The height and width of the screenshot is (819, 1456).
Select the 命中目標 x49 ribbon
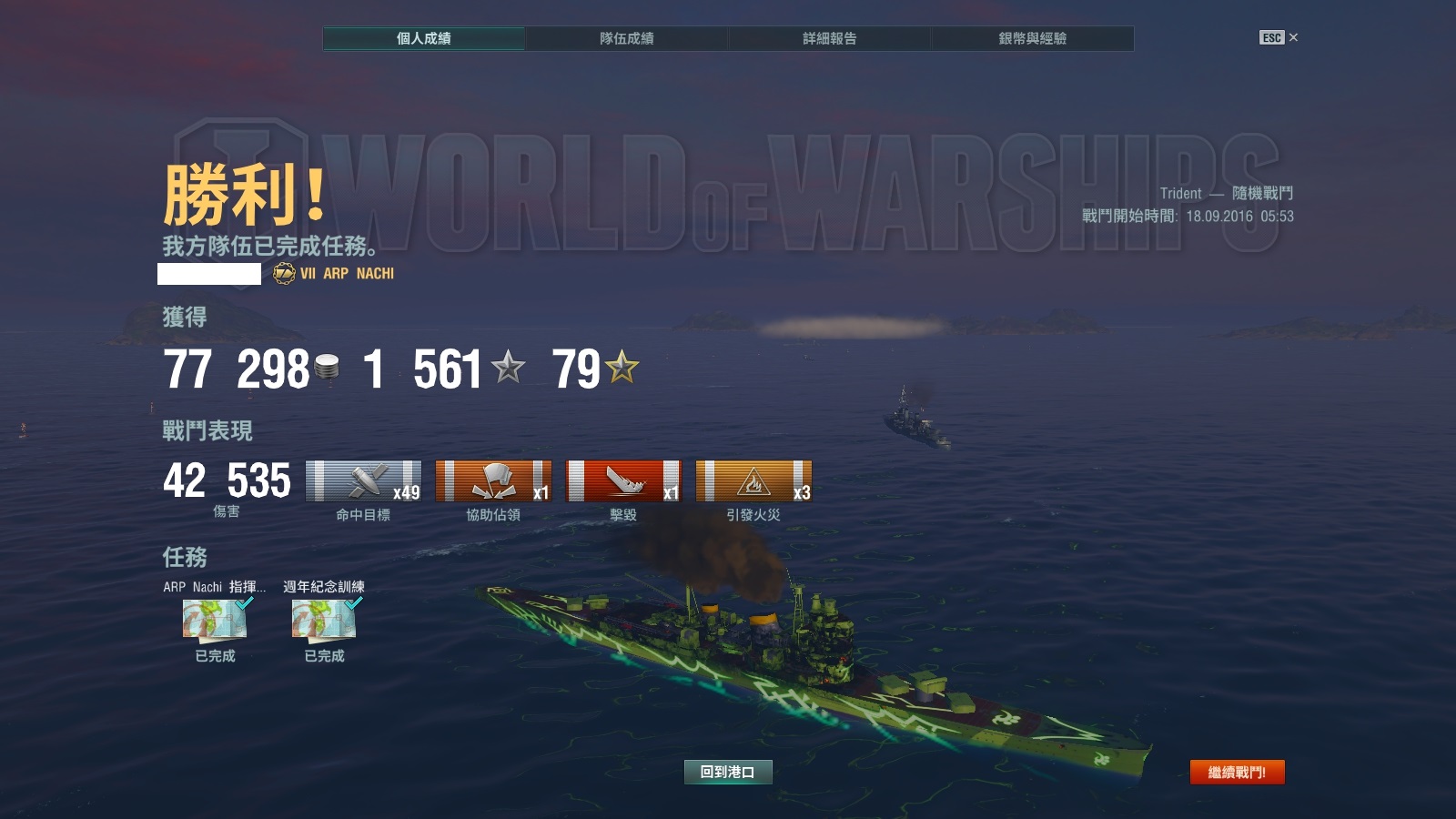pos(364,481)
